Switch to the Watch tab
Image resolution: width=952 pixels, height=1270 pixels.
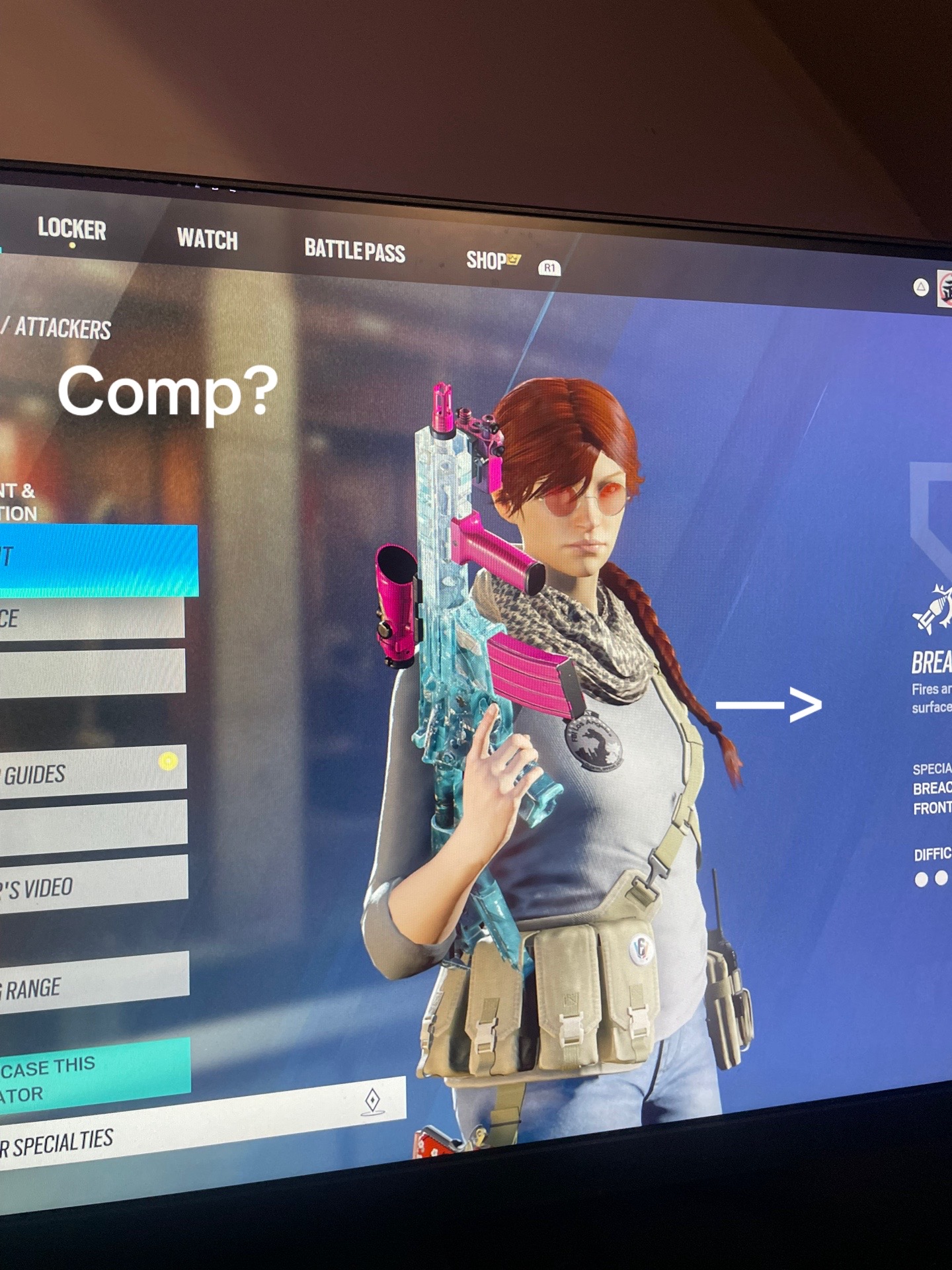tap(207, 239)
